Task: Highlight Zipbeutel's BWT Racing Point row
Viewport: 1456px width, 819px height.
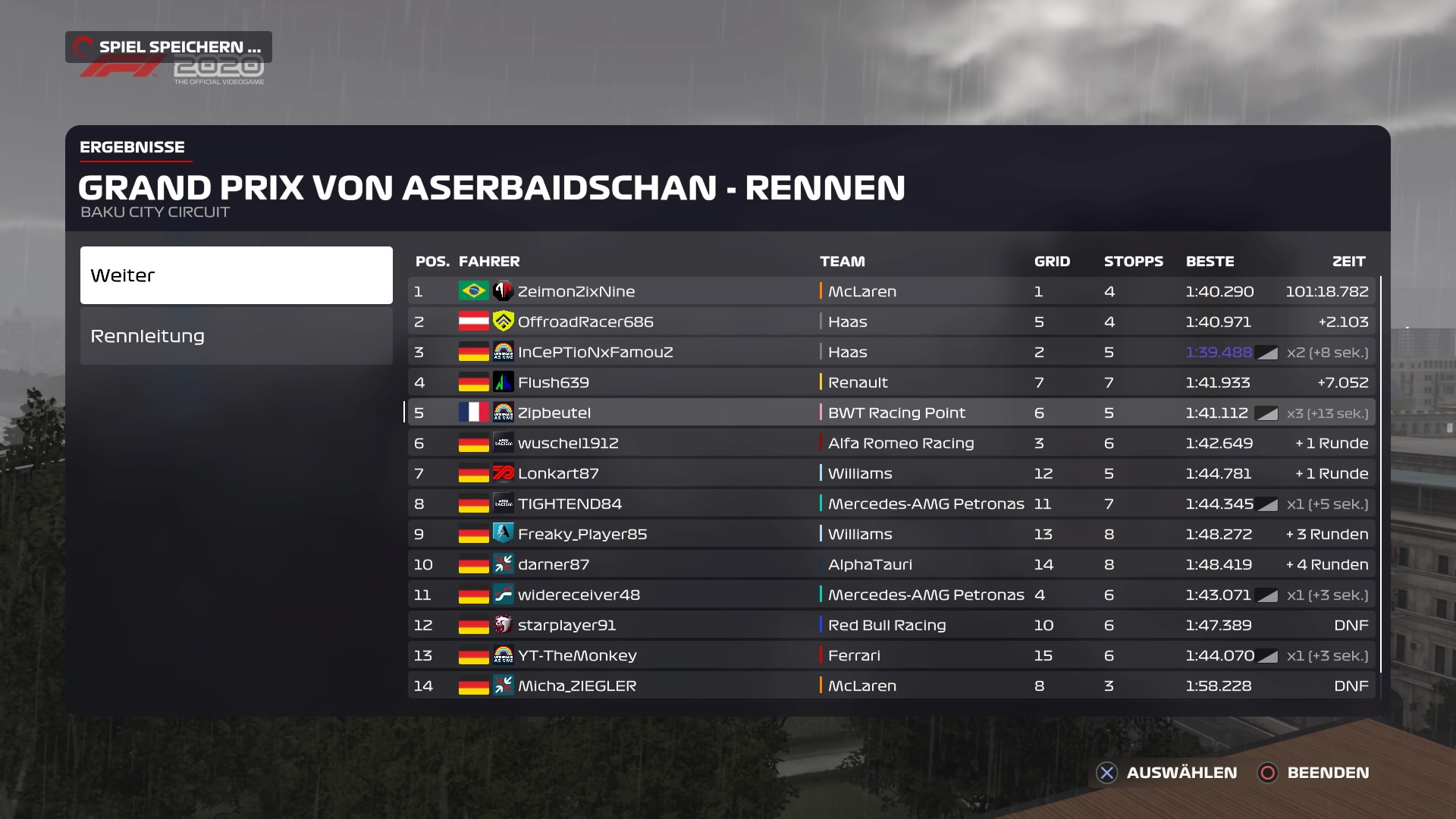Action: pos(891,413)
